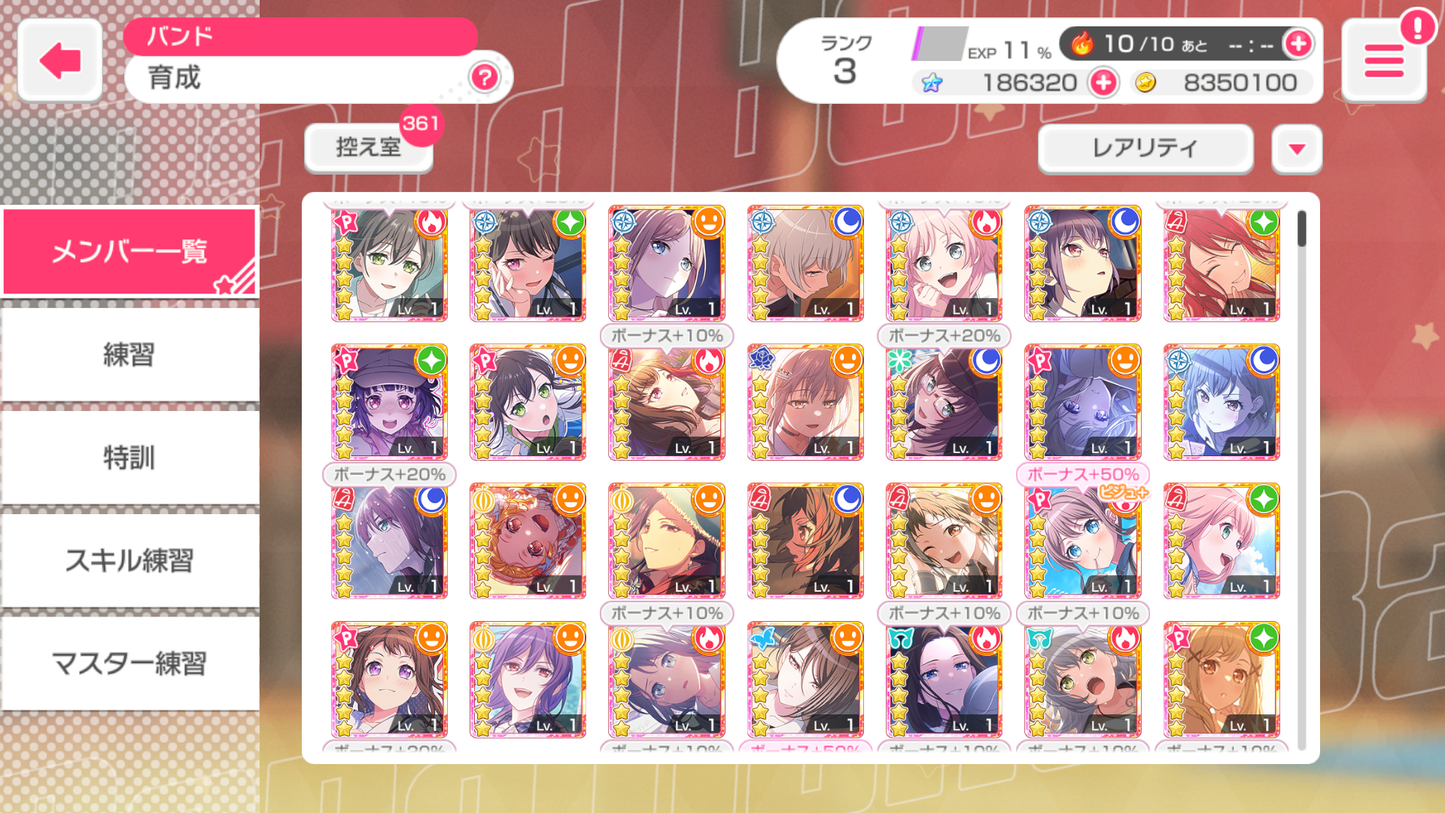
Task: Open スキル練習 from the sidebar
Action: tap(129, 560)
